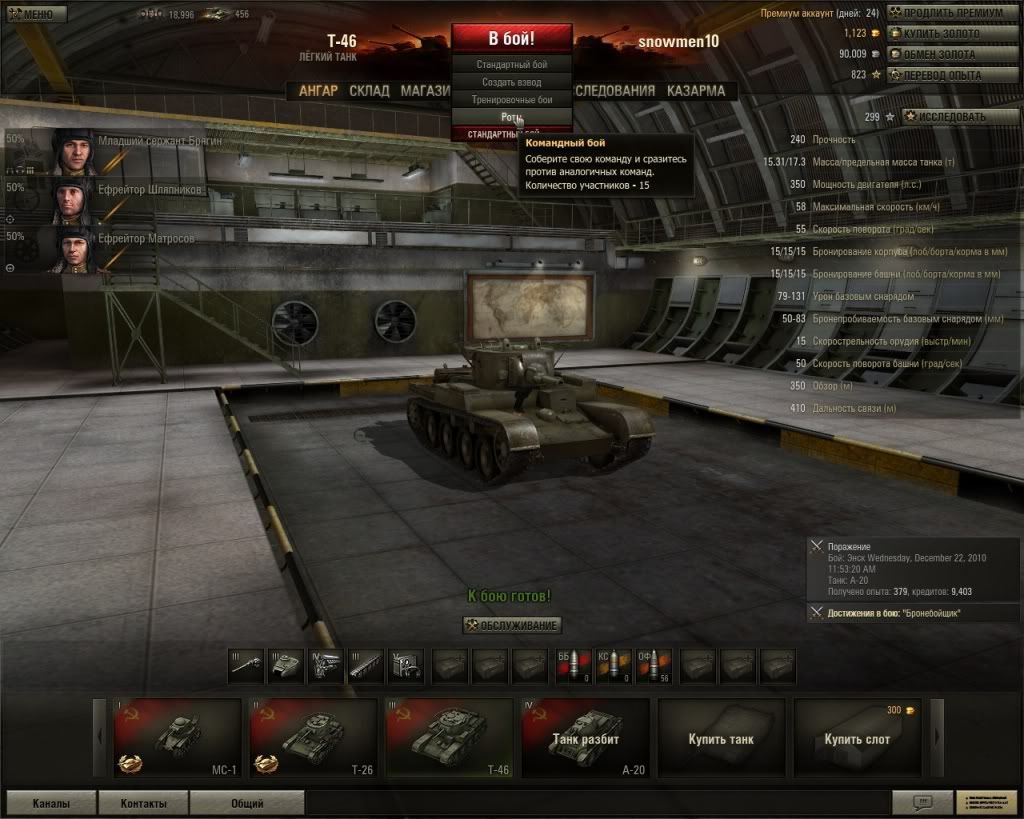Click the Купить золото button
This screenshot has width=1024, height=819.
(x=949, y=34)
